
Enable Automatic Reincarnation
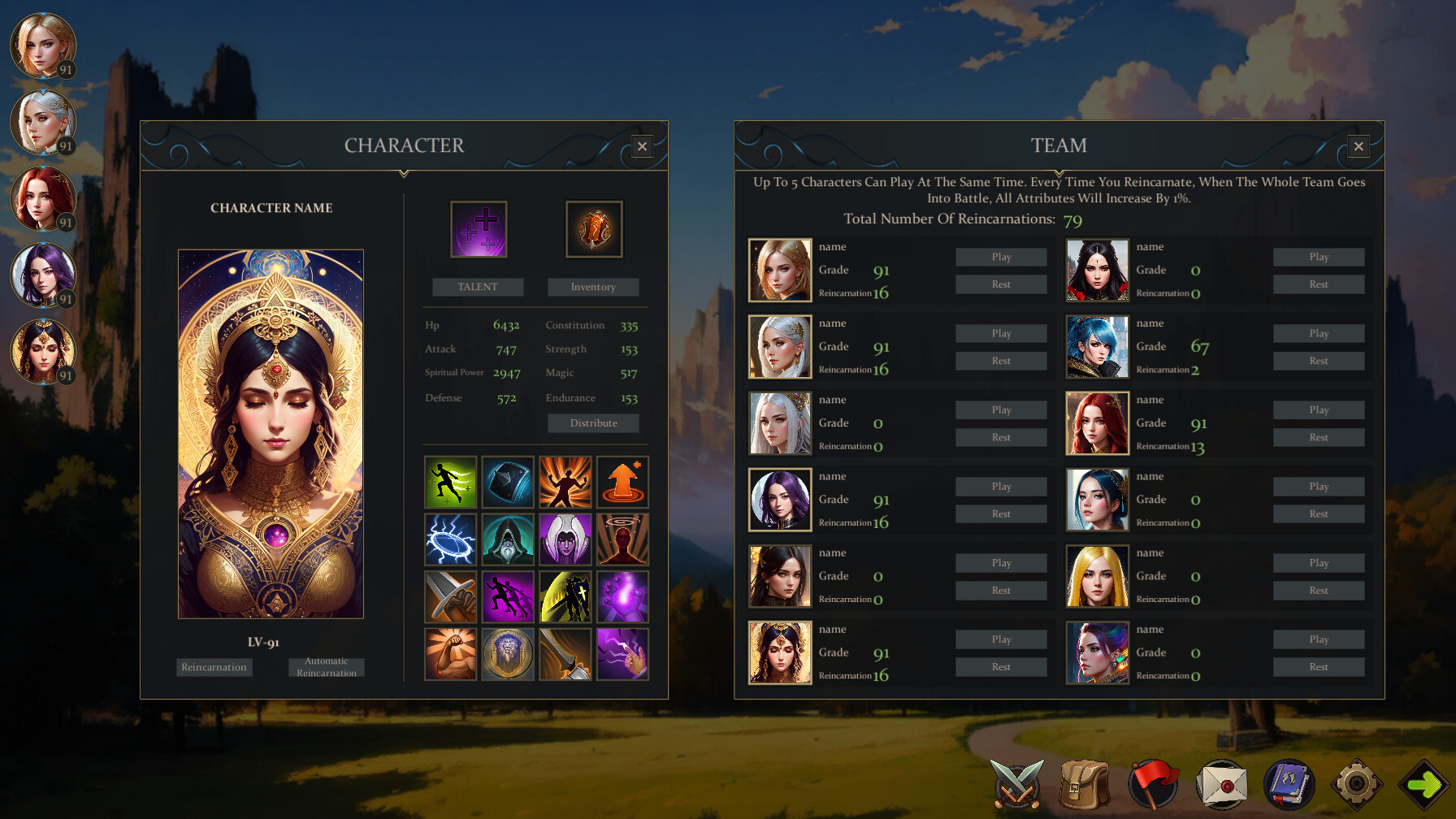click(x=326, y=666)
